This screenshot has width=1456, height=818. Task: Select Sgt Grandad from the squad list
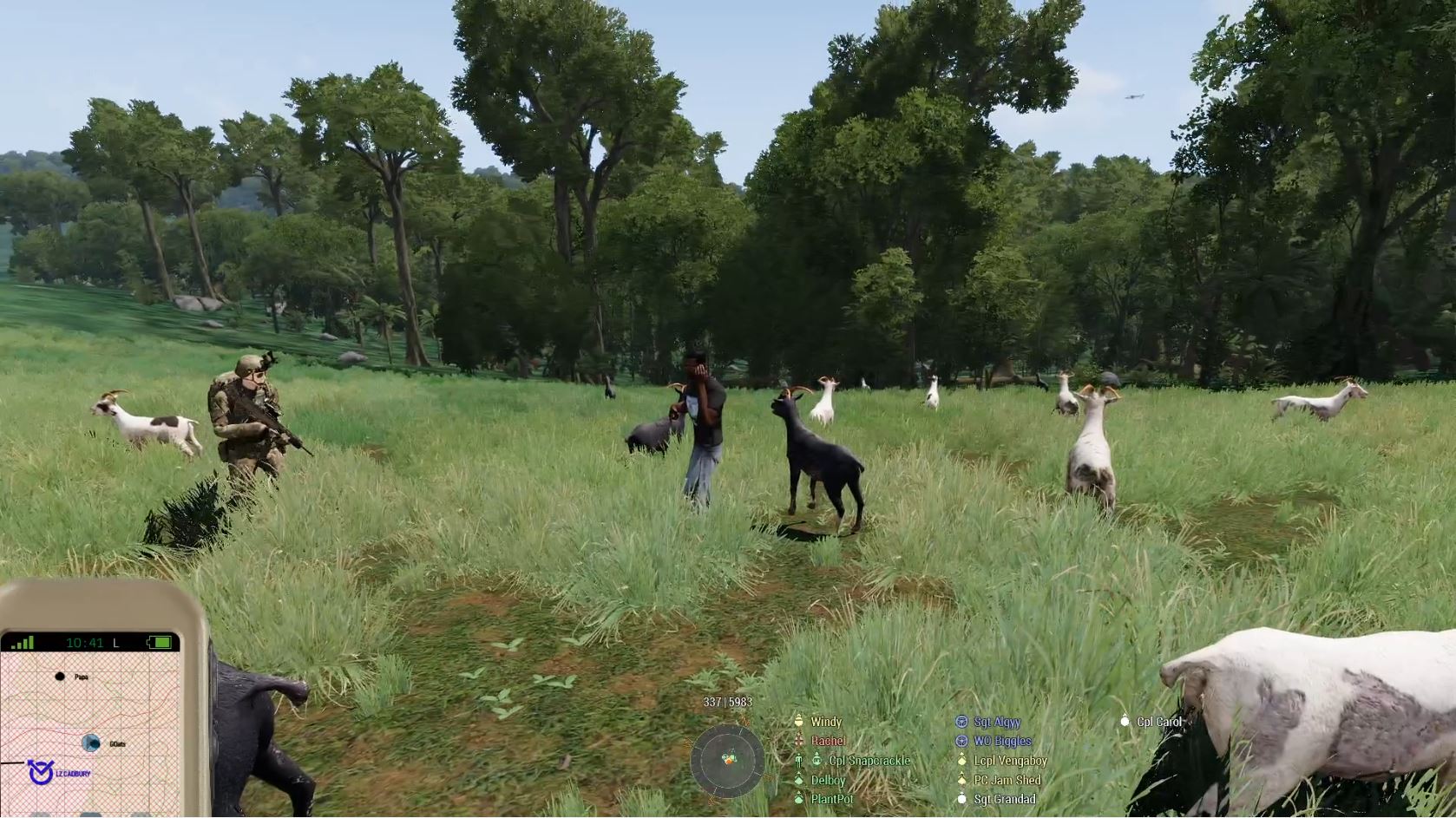click(x=1004, y=799)
